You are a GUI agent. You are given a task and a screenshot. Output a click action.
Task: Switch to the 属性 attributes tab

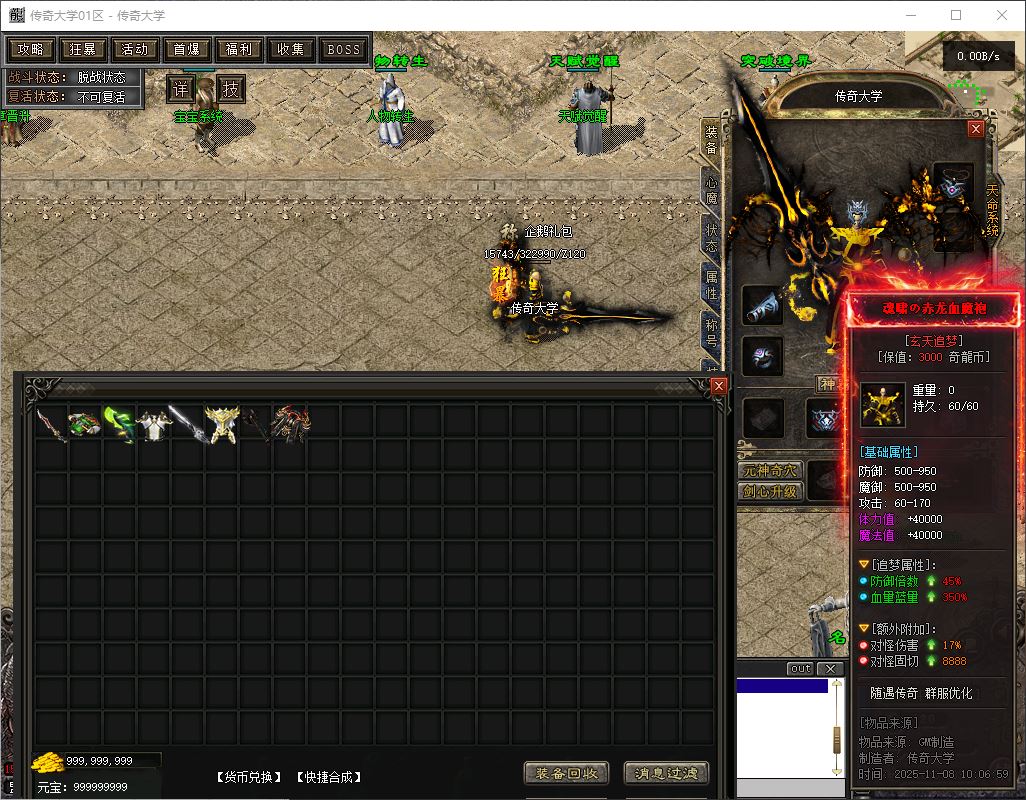(x=712, y=287)
